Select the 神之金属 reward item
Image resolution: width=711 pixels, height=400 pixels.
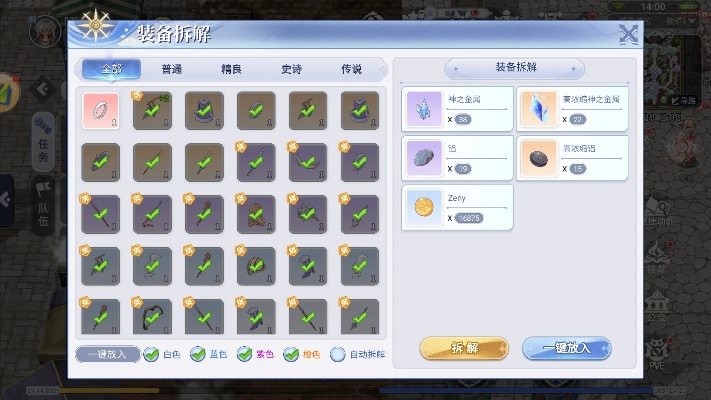424,109
